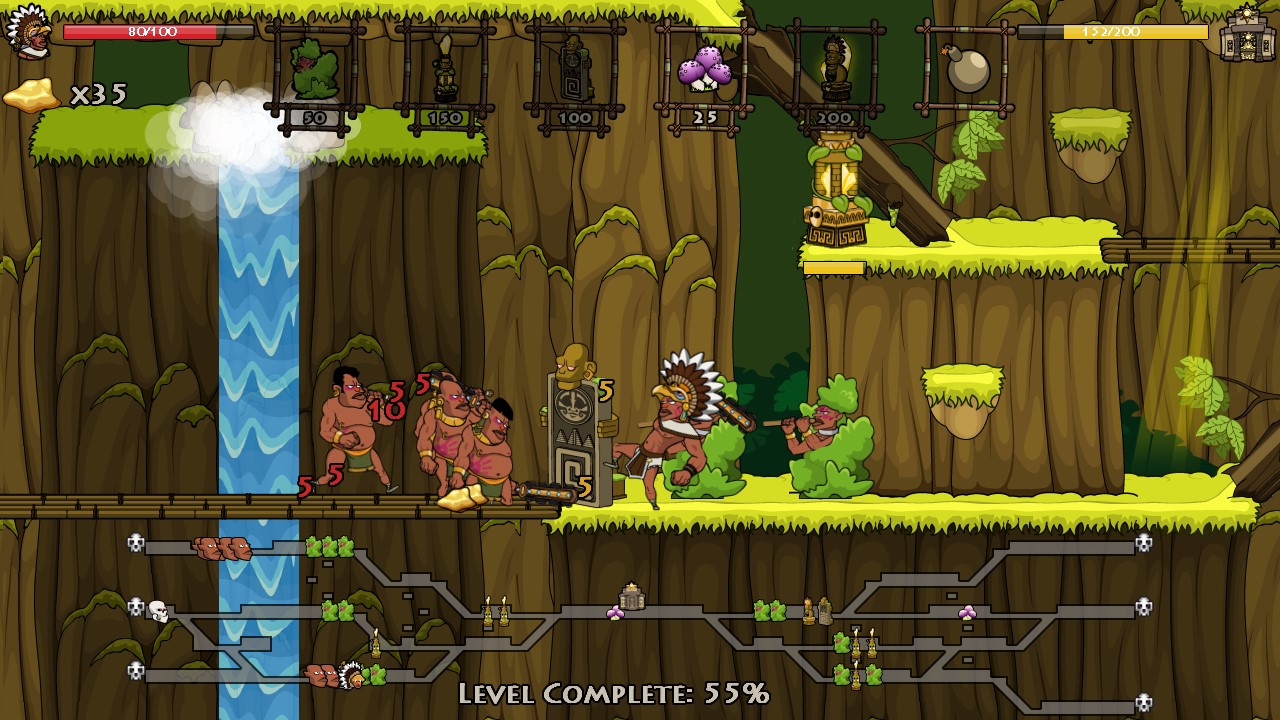
Task: Select the bomb item slot
Action: 965,68
